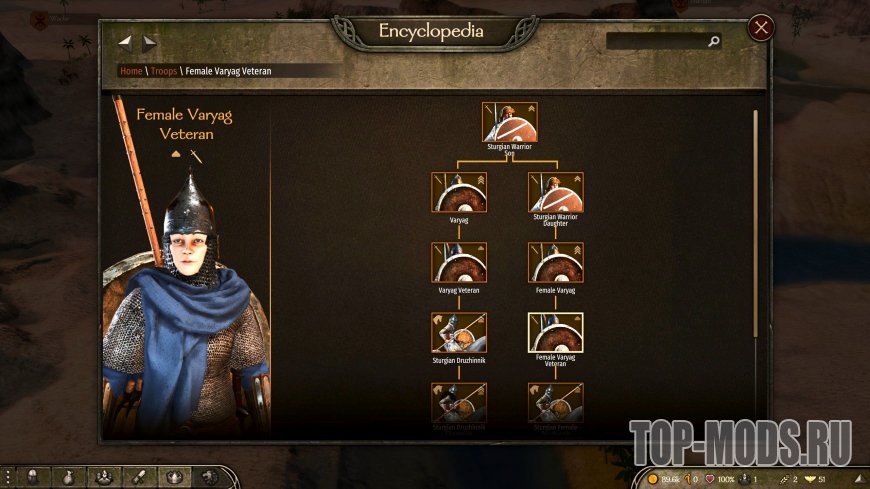Click the highlighted Female Varyag Veteran node
Image resolution: width=870 pixels, height=489 pixels.
point(555,332)
